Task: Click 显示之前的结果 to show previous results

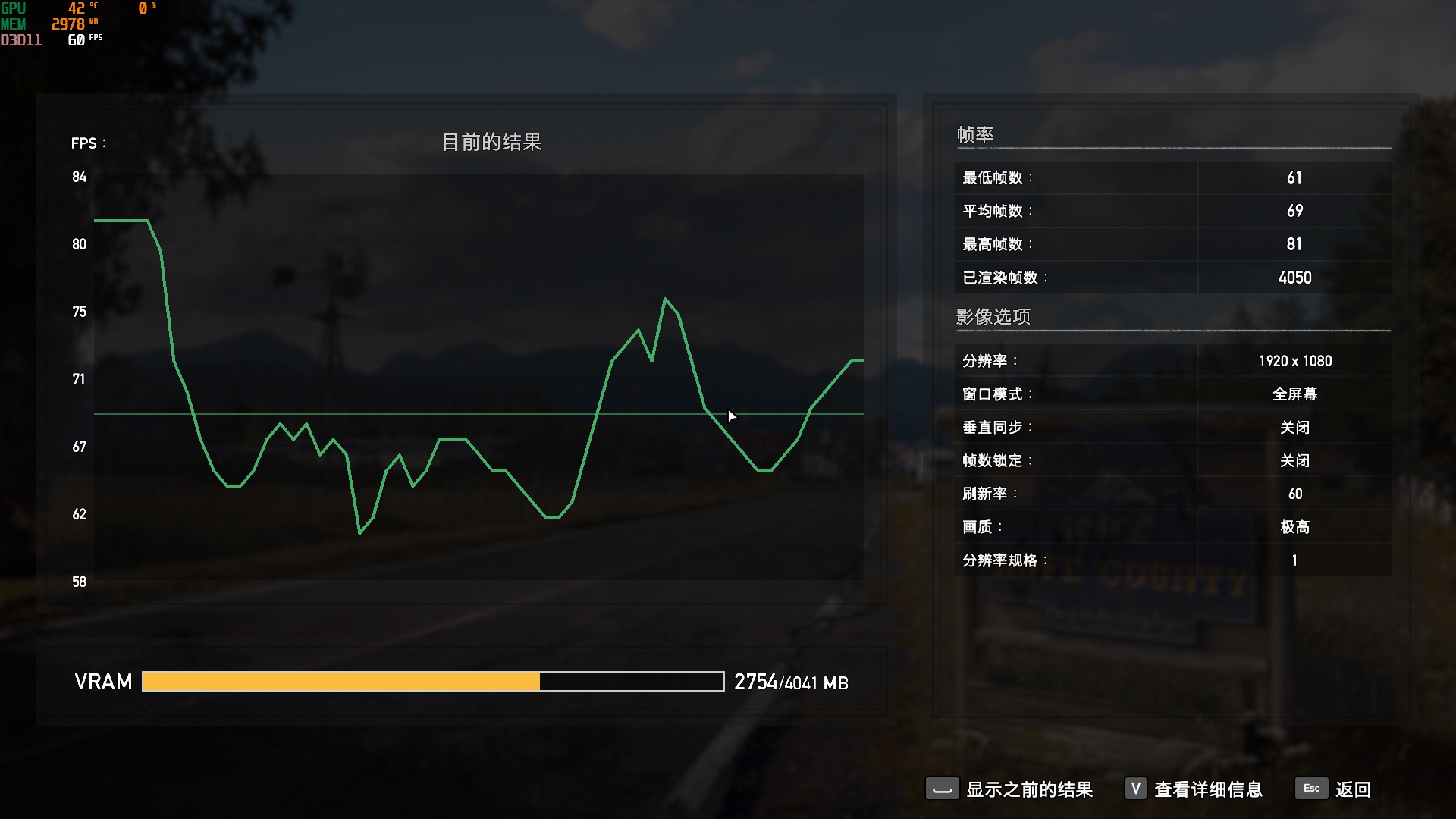Action: (1028, 789)
